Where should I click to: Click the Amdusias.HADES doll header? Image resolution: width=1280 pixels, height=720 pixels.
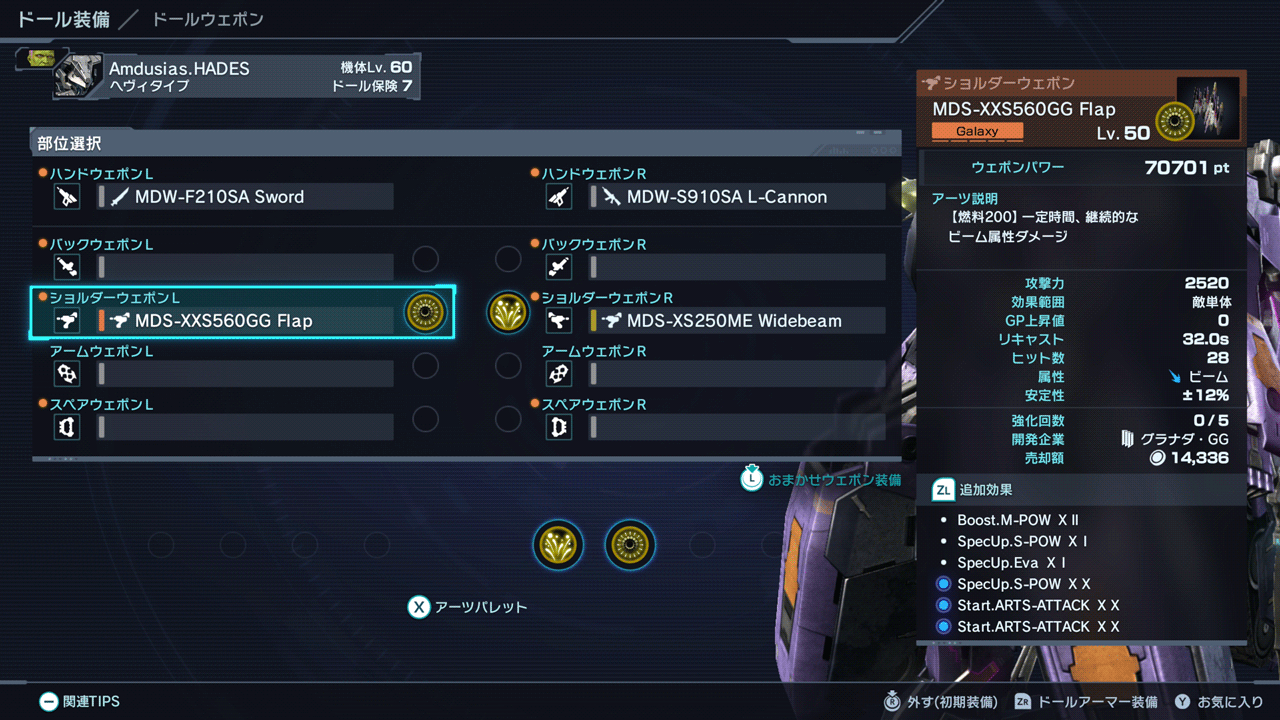[x=235, y=76]
